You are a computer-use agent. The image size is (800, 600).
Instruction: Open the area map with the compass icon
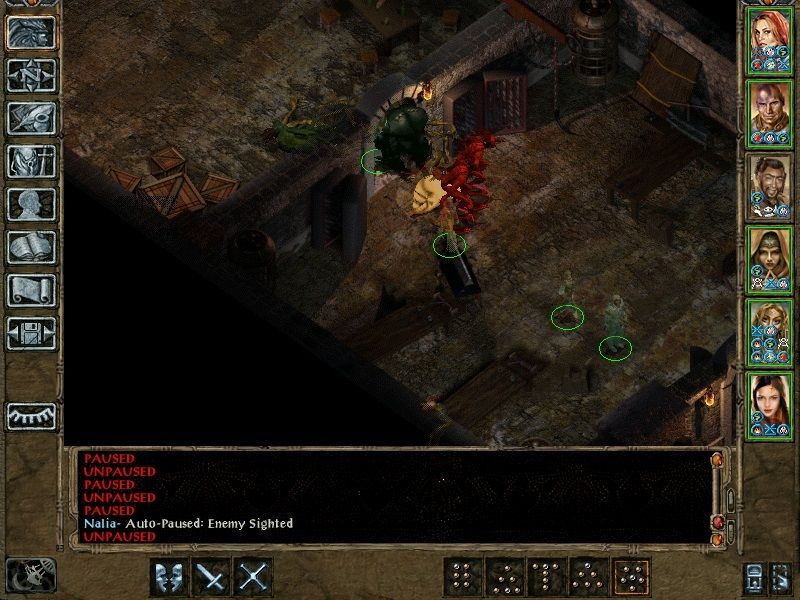point(31,74)
